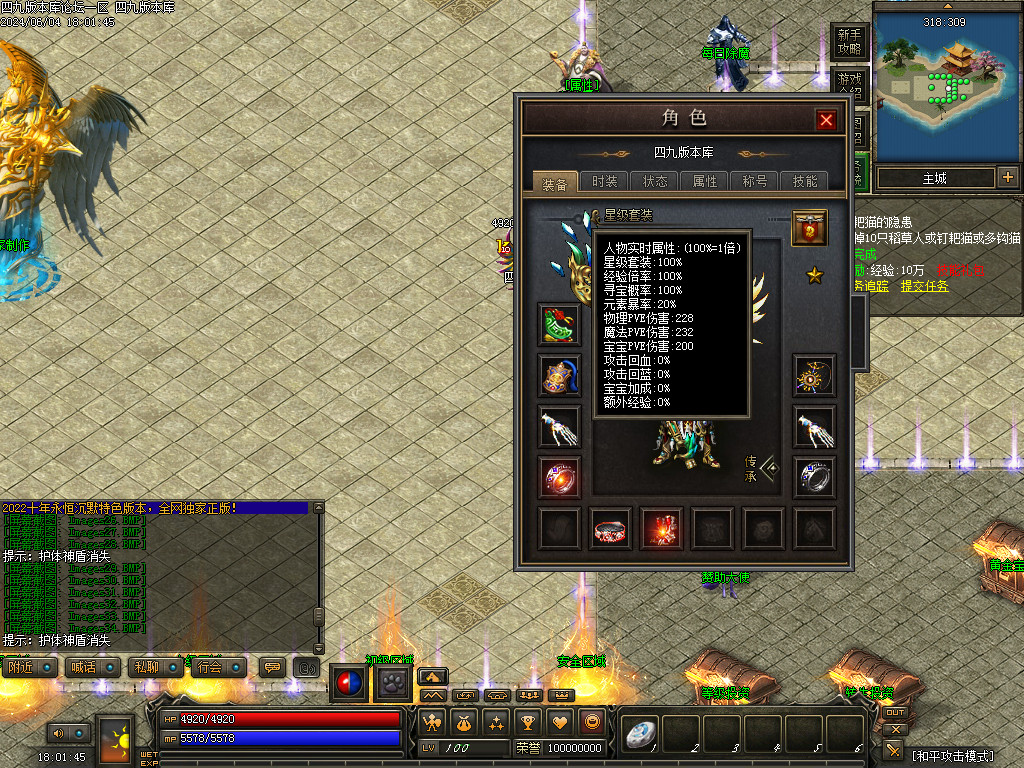Select the red glowing ring equipment slot

[559, 477]
